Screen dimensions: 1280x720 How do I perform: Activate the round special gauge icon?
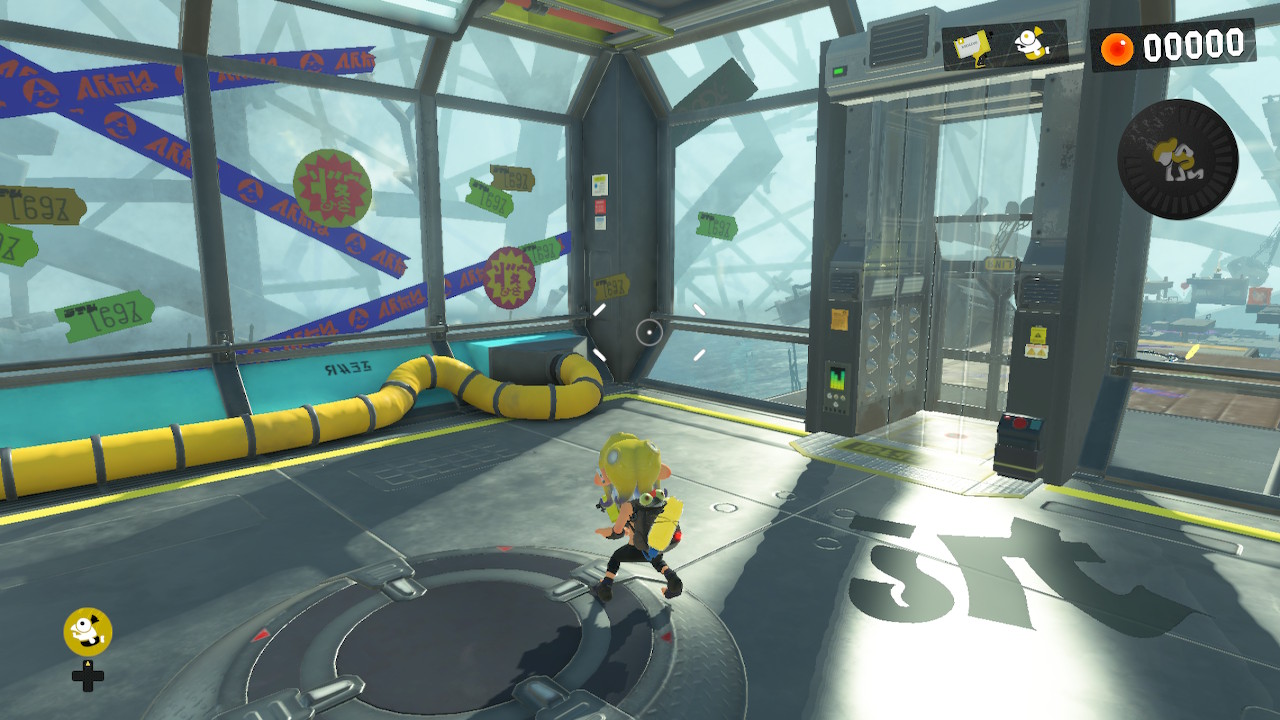tap(1178, 159)
